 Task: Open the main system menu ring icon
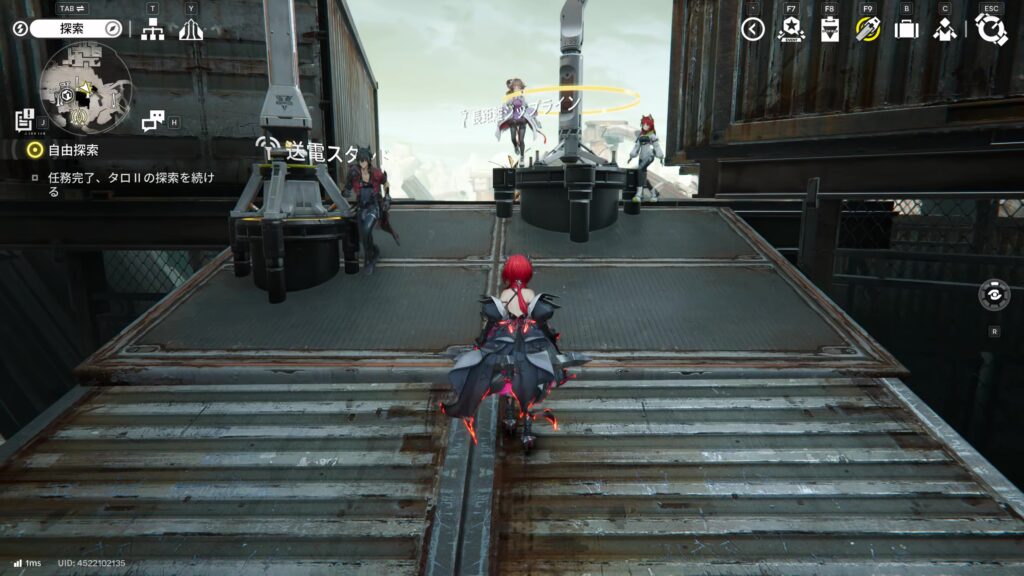991,29
